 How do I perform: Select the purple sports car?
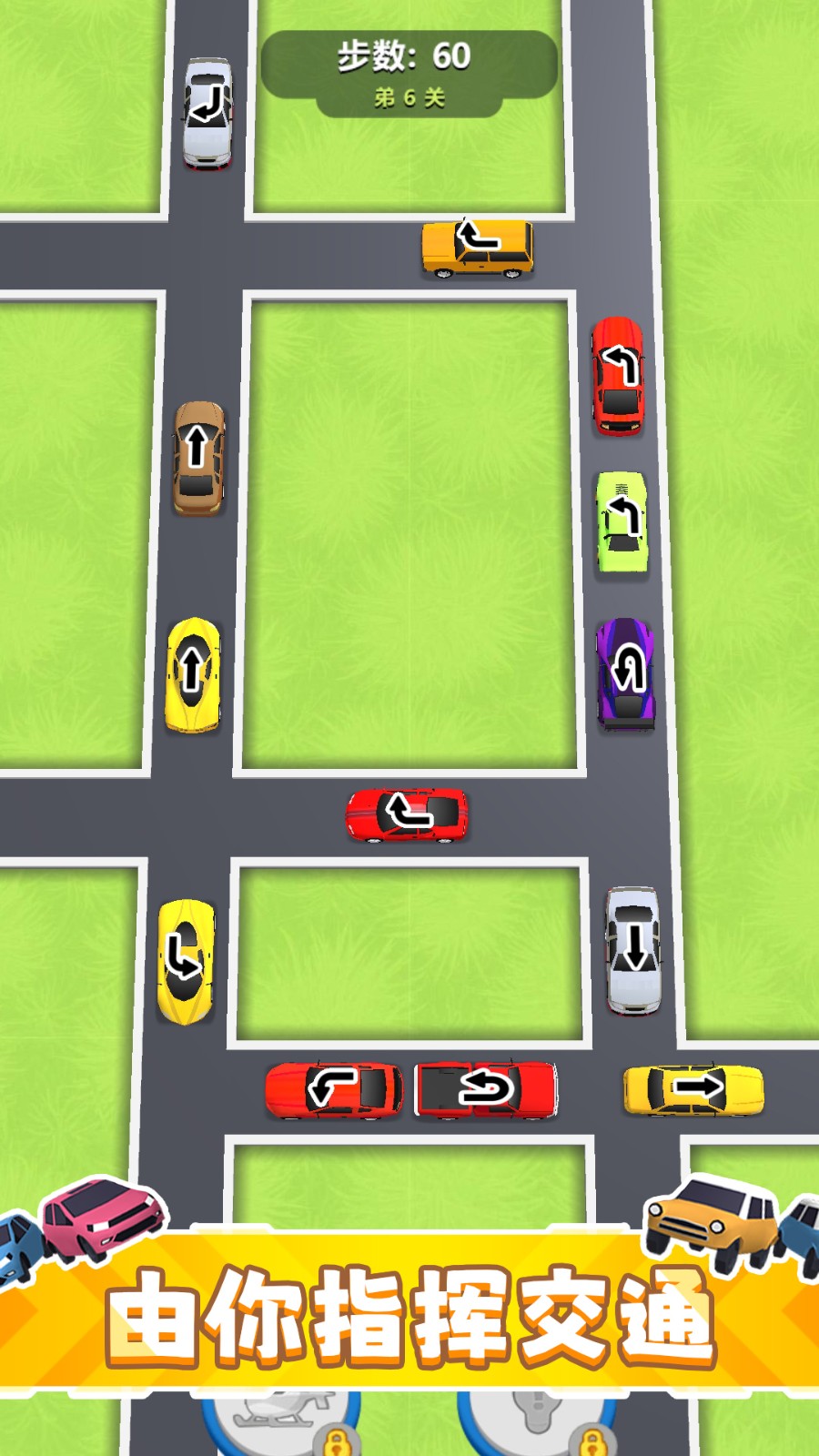(x=625, y=673)
